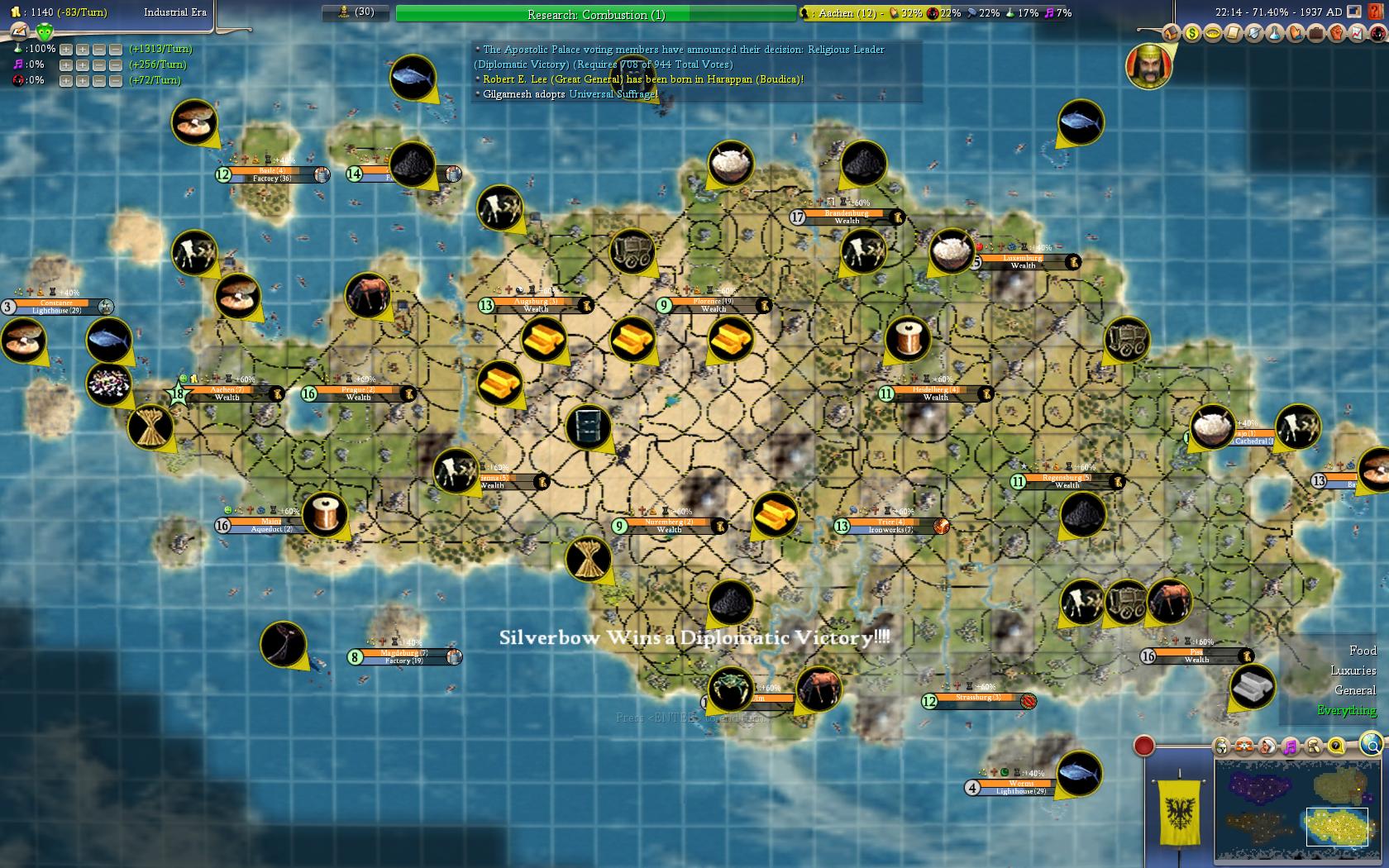Select the Food resource filter

tap(1363, 651)
